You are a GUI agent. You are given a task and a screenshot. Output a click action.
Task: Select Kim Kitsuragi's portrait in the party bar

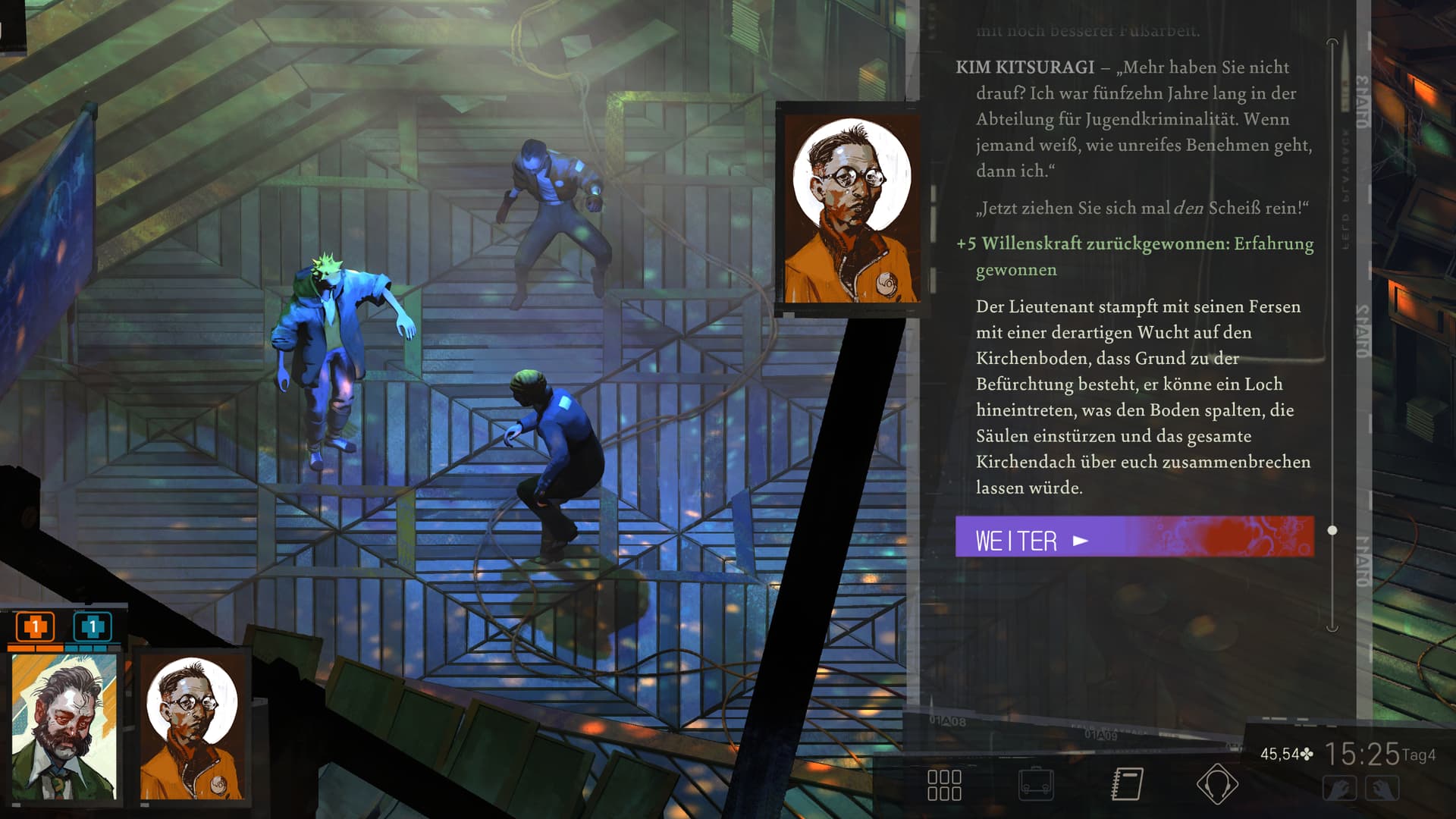coord(193,726)
